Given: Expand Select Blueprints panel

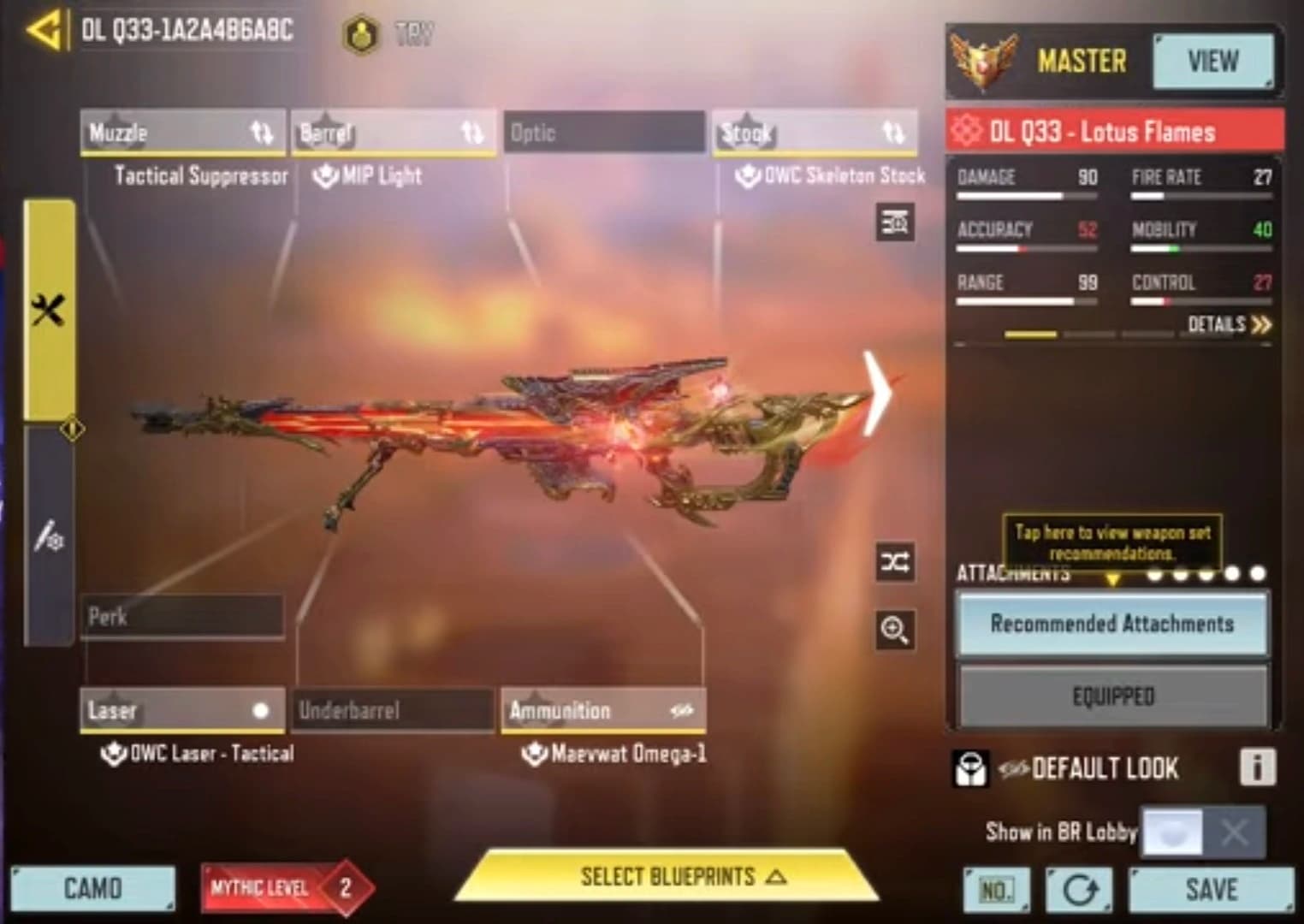Looking at the screenshot, I should [667, 877].
